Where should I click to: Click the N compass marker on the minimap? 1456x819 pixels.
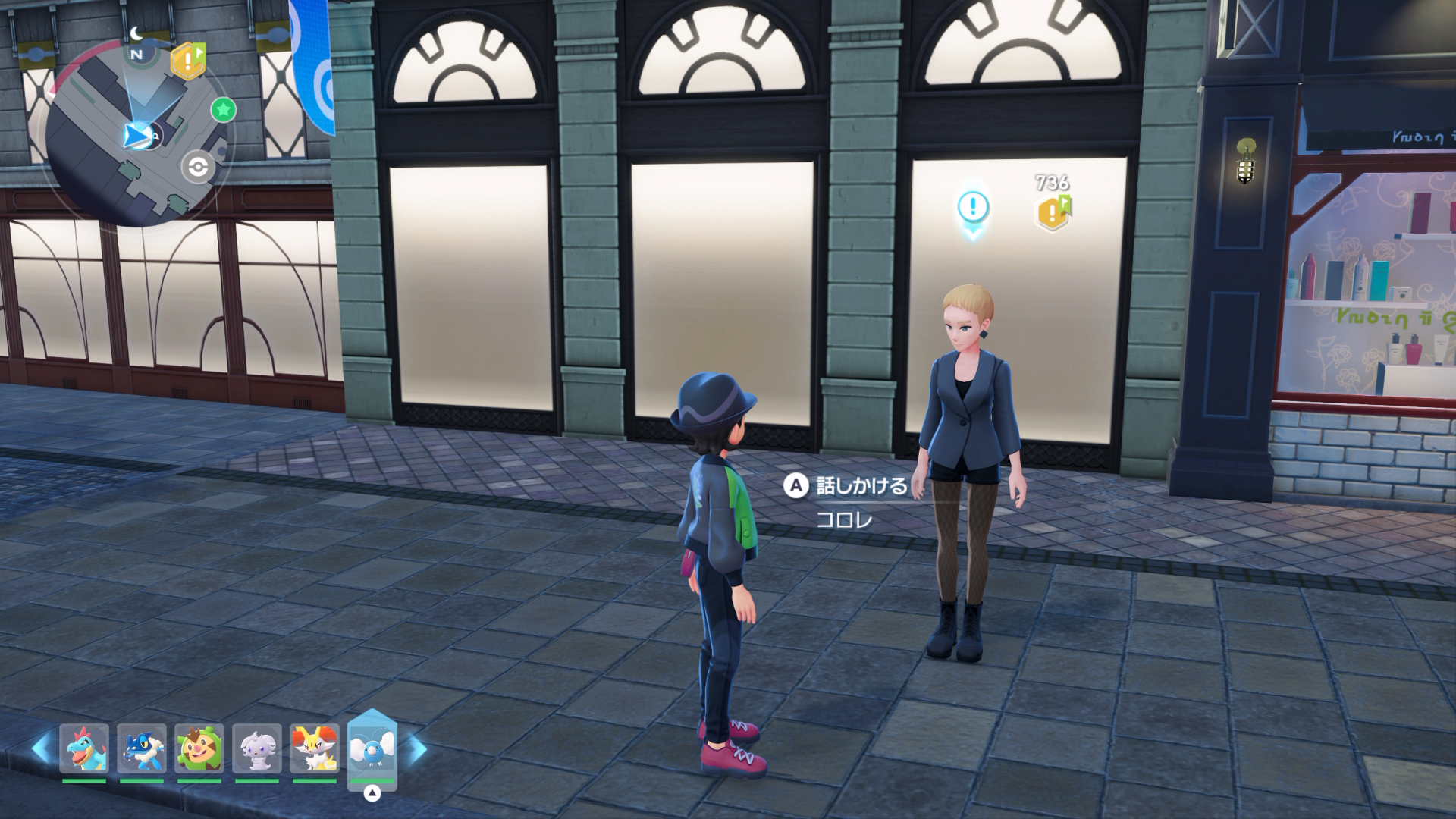(136, 55)
